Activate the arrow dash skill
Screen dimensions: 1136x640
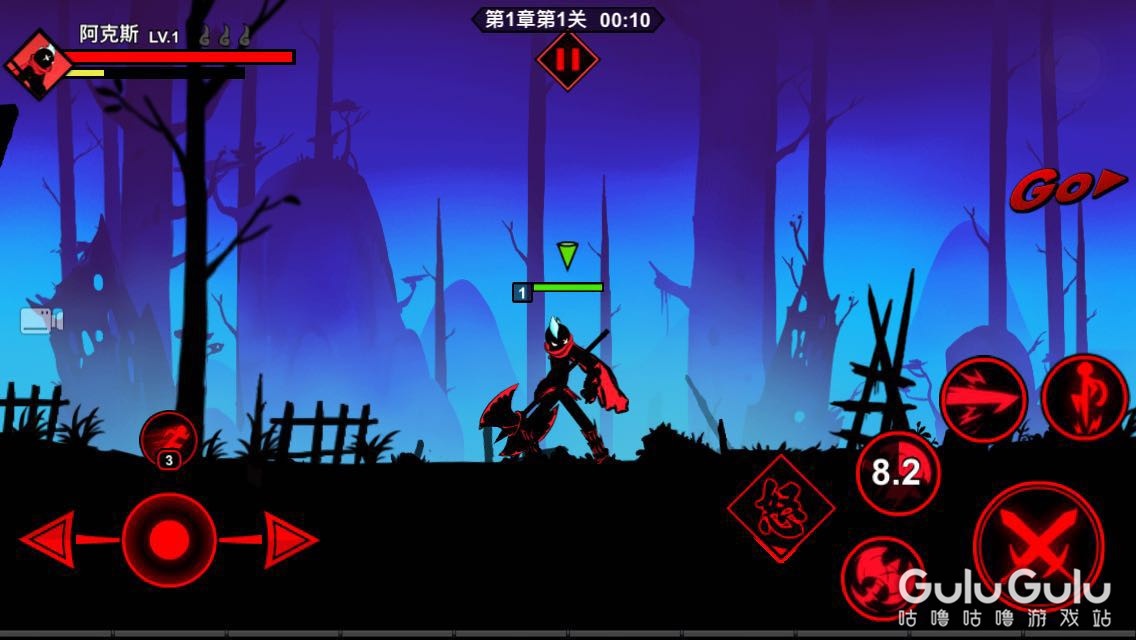click(x=983, y=400)
